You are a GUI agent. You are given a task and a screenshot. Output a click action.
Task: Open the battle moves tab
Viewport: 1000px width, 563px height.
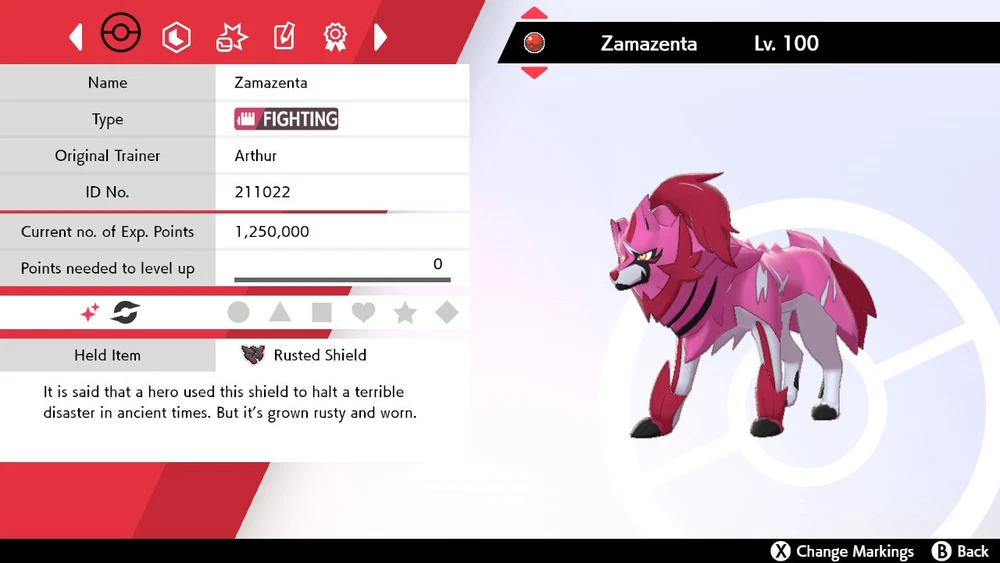pyautogui.click(x=231, y=38)
